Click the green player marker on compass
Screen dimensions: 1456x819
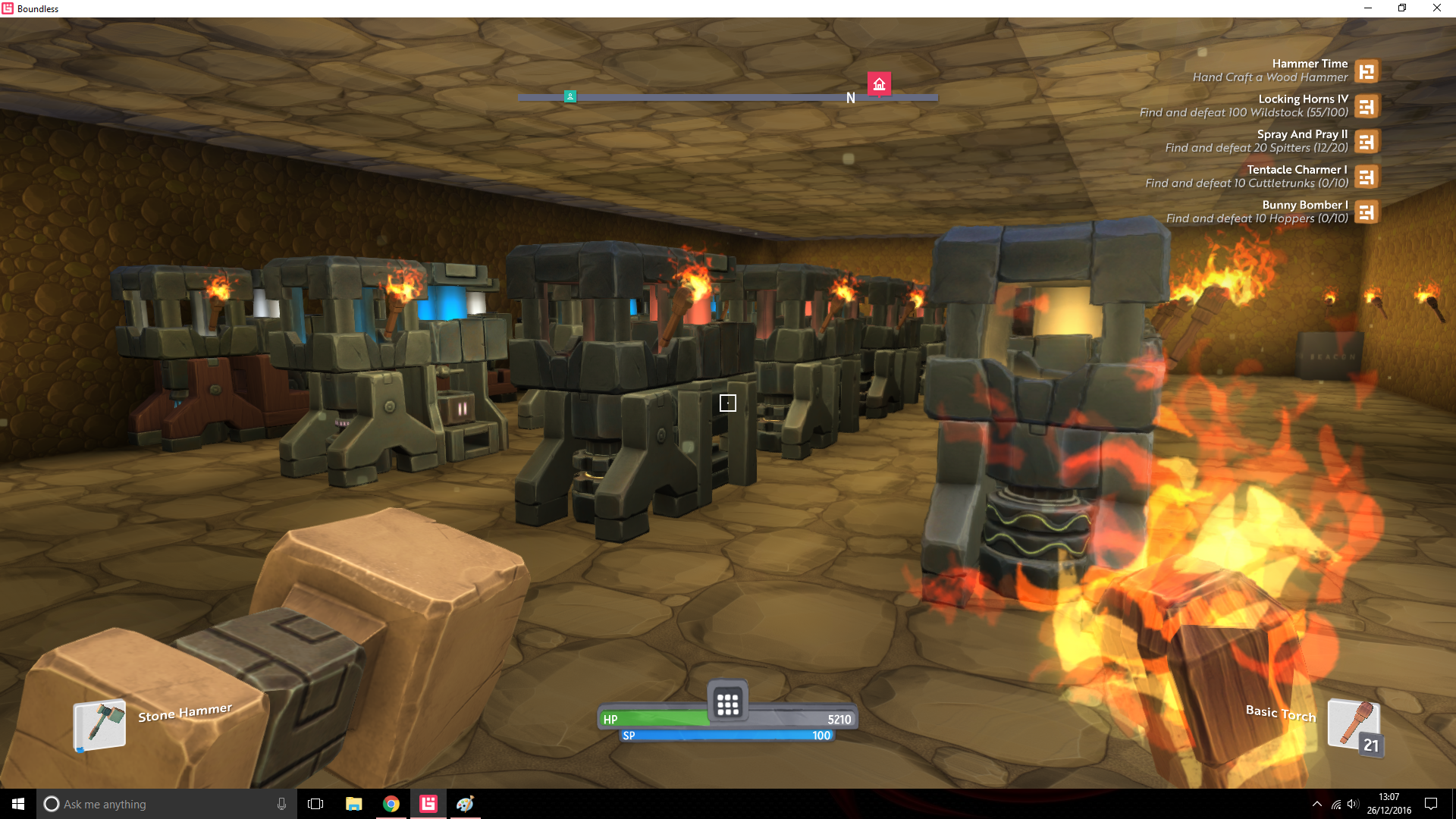tap(570, 96)
